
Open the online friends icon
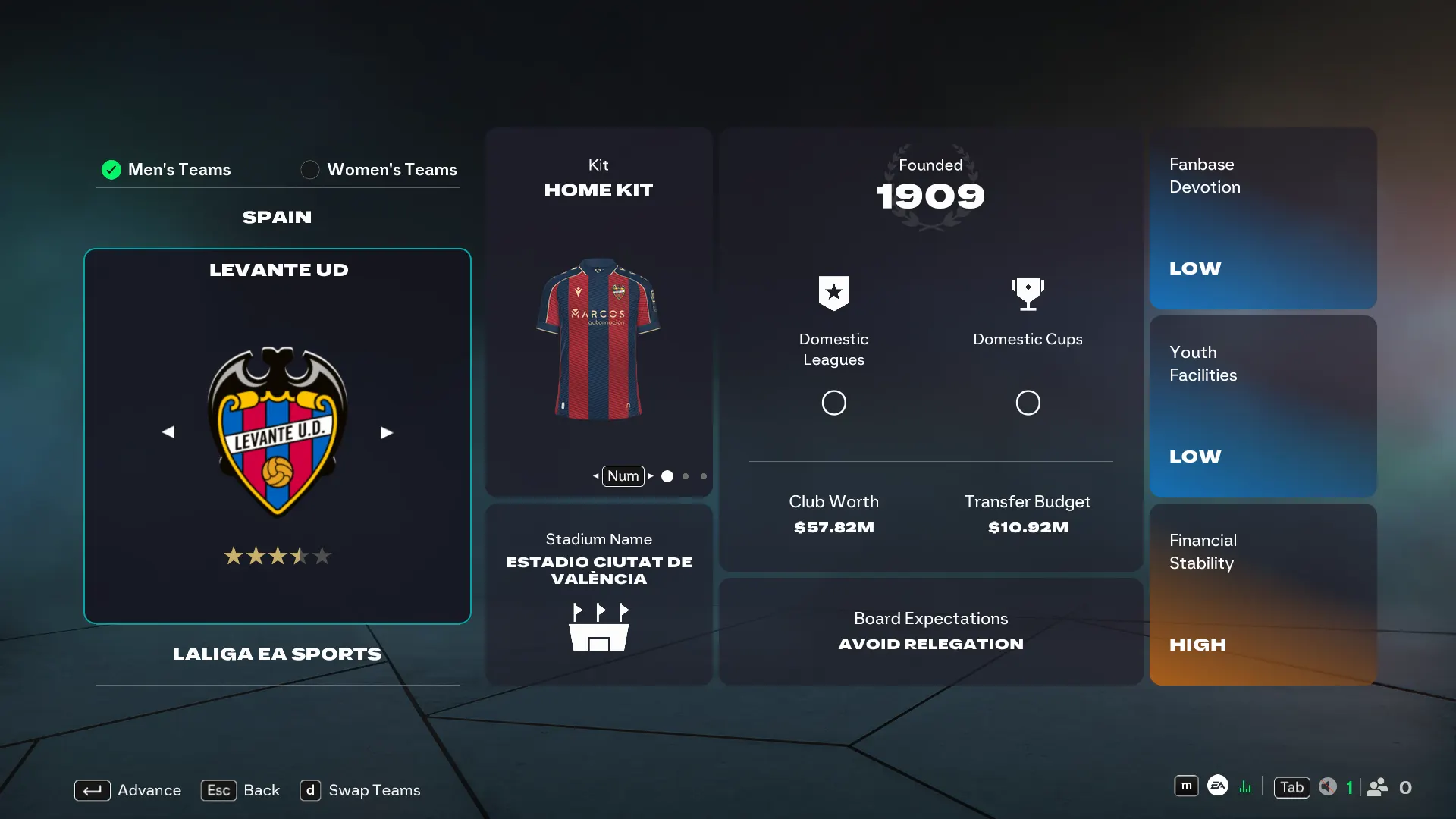(x=1377, y=787)
